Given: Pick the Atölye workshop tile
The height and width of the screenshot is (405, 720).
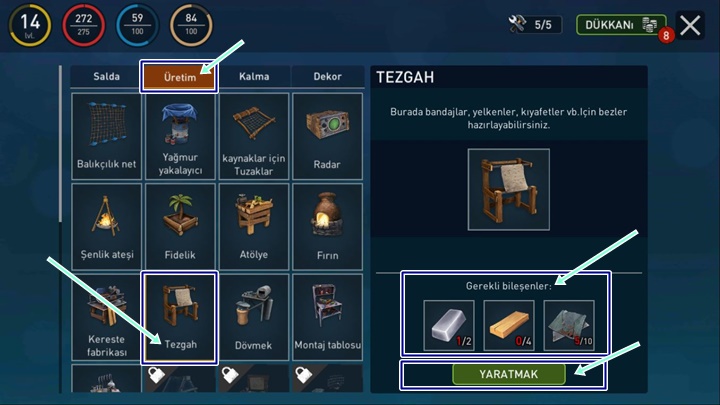Looking at the screenshot, I should [254, 226].
